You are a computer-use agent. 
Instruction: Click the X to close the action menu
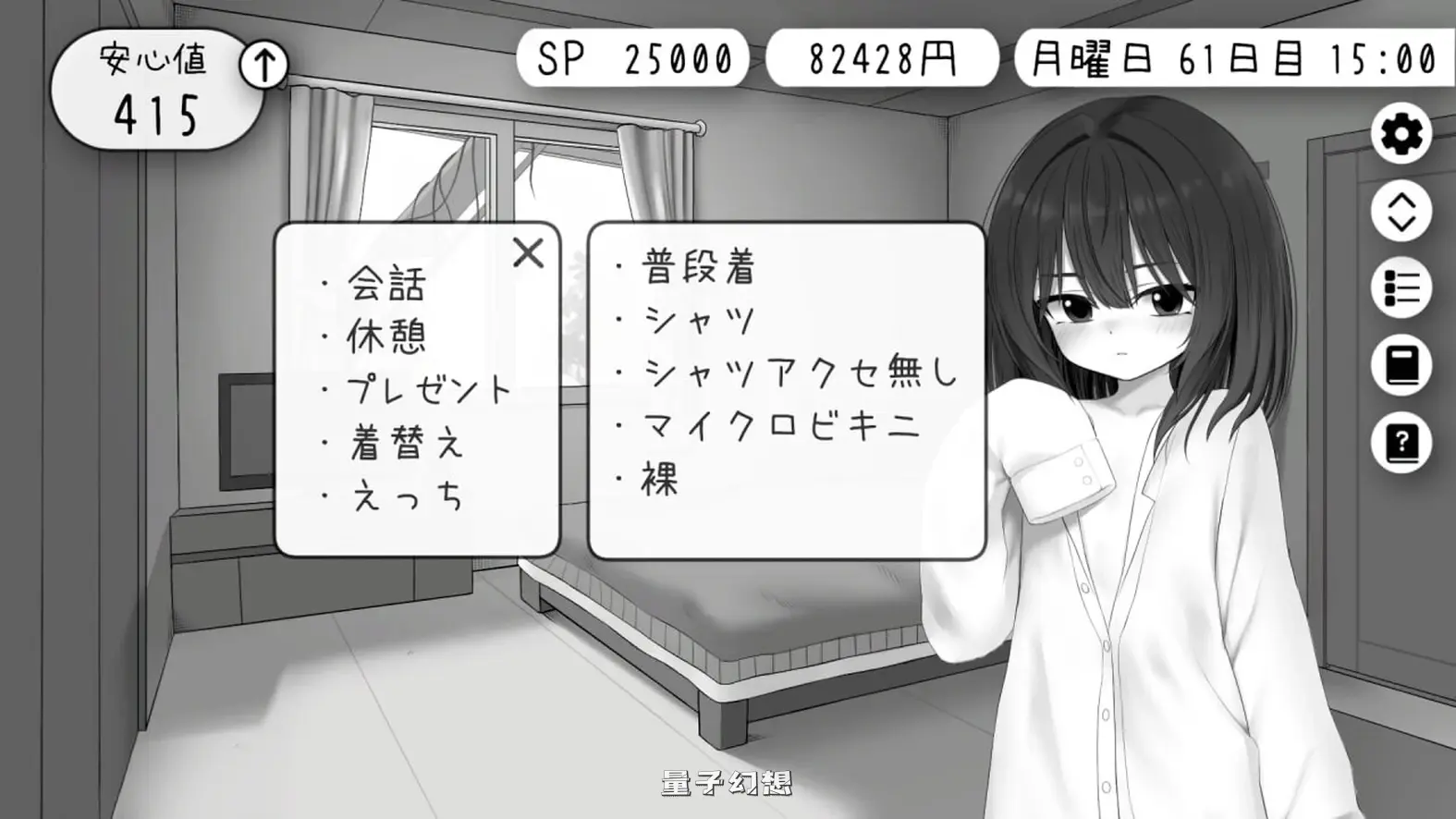click(x=527, y=252)
